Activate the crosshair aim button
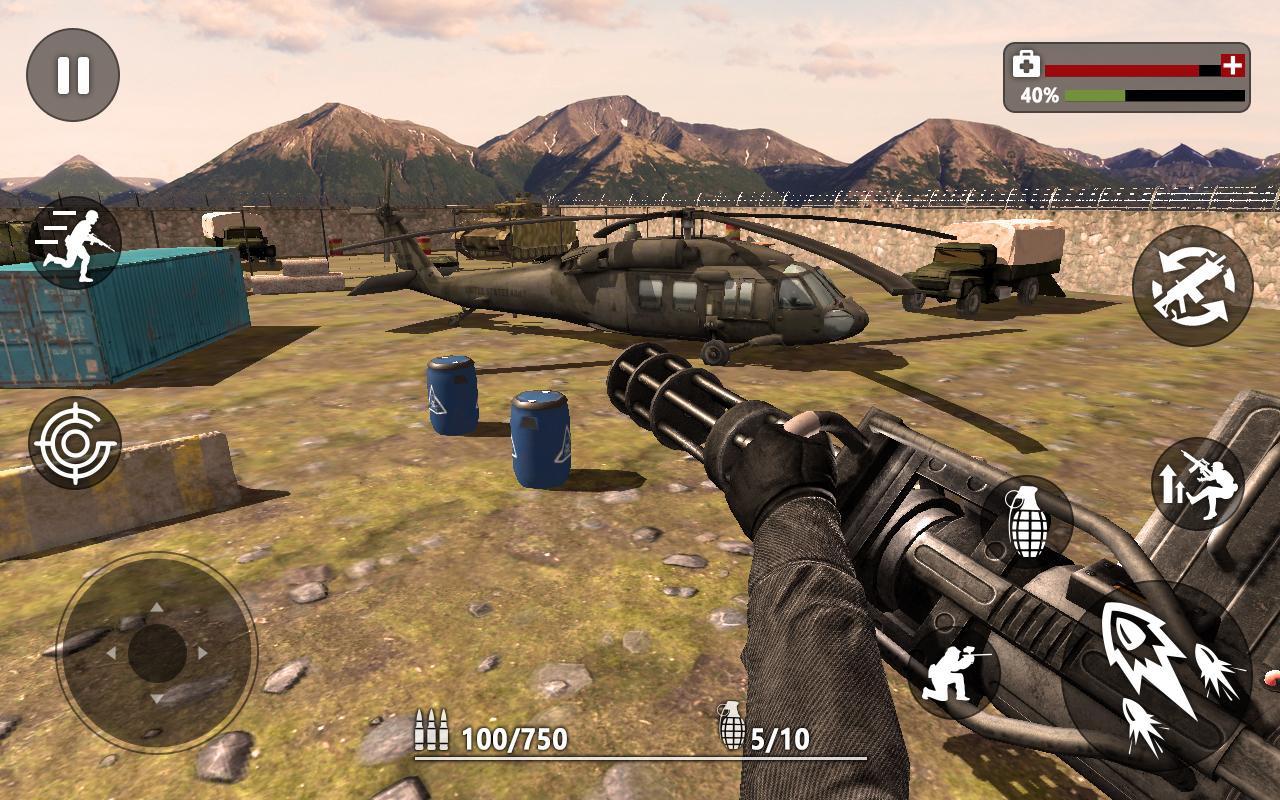Image resolution: width=1280 pixels, height=800 pixels. [75, 443]
